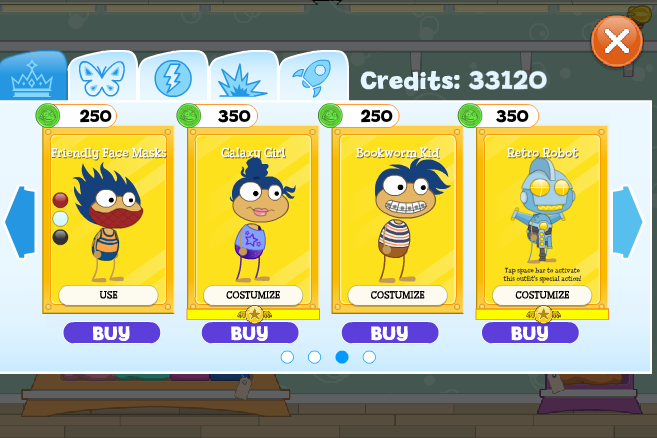This screenshot has width=657, height=438.
Task: Costumize the Galaxy Girl outfit
Action: click(x=253, y=295)
